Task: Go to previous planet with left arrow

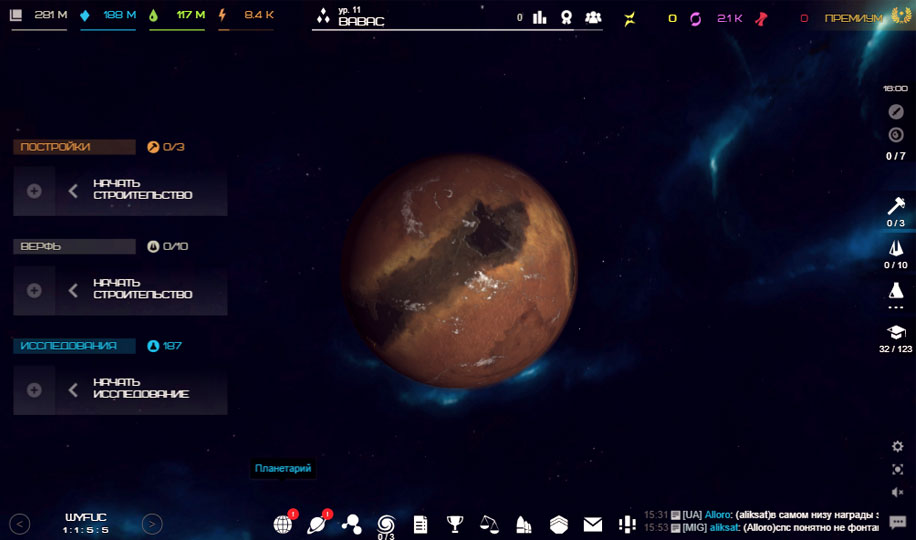Action: click(20, 523)
